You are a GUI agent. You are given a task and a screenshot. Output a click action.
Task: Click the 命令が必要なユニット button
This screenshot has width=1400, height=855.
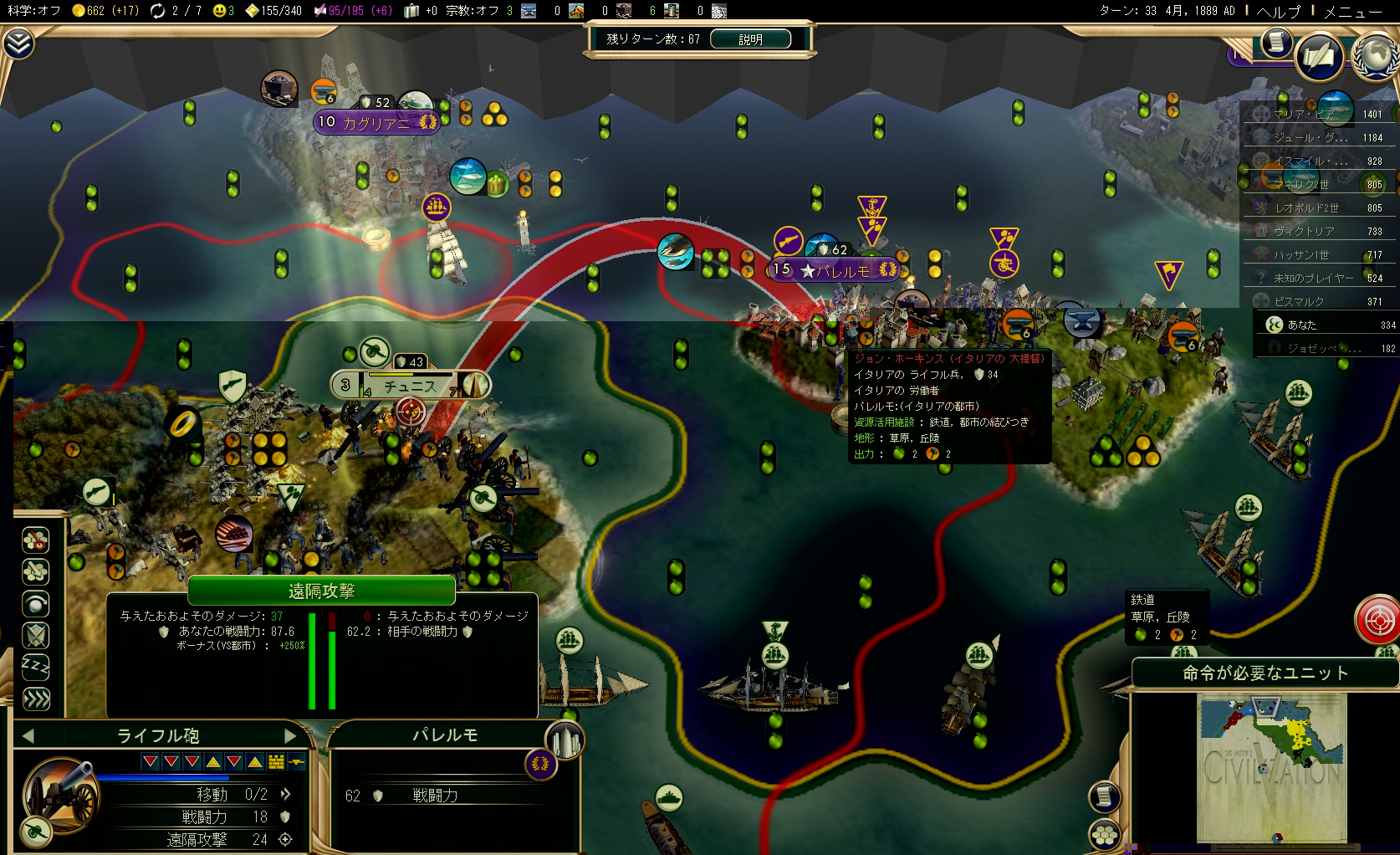(x=1265, y=673)
